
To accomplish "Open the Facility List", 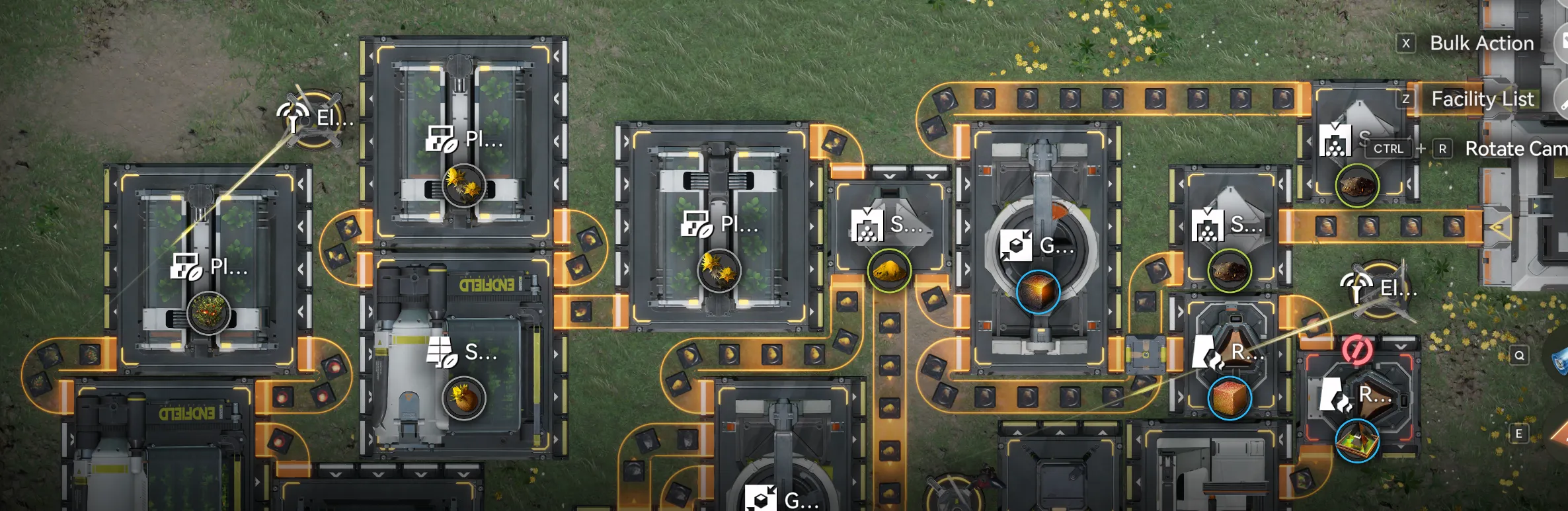I will [1481, 99].
